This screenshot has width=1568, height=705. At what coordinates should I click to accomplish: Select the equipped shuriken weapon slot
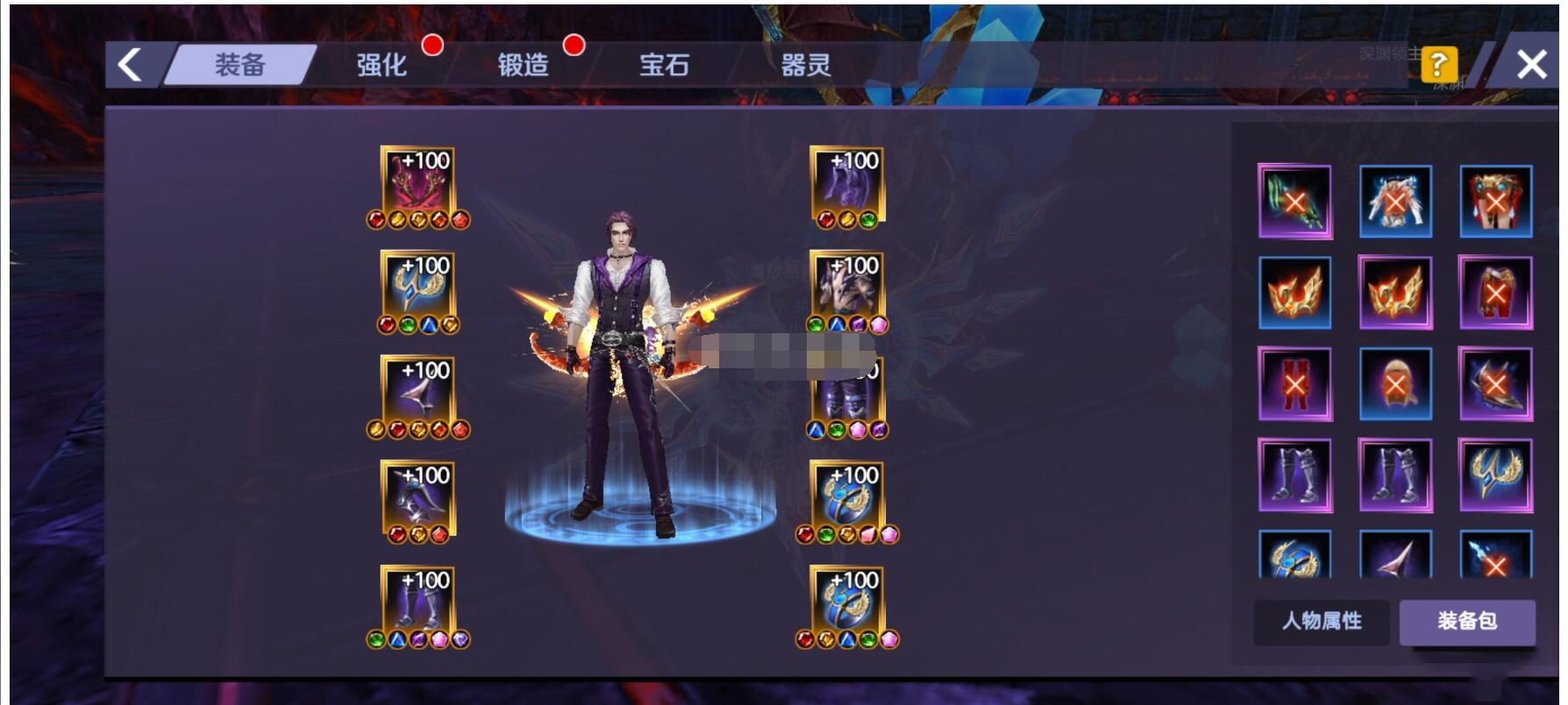(417, 392)
